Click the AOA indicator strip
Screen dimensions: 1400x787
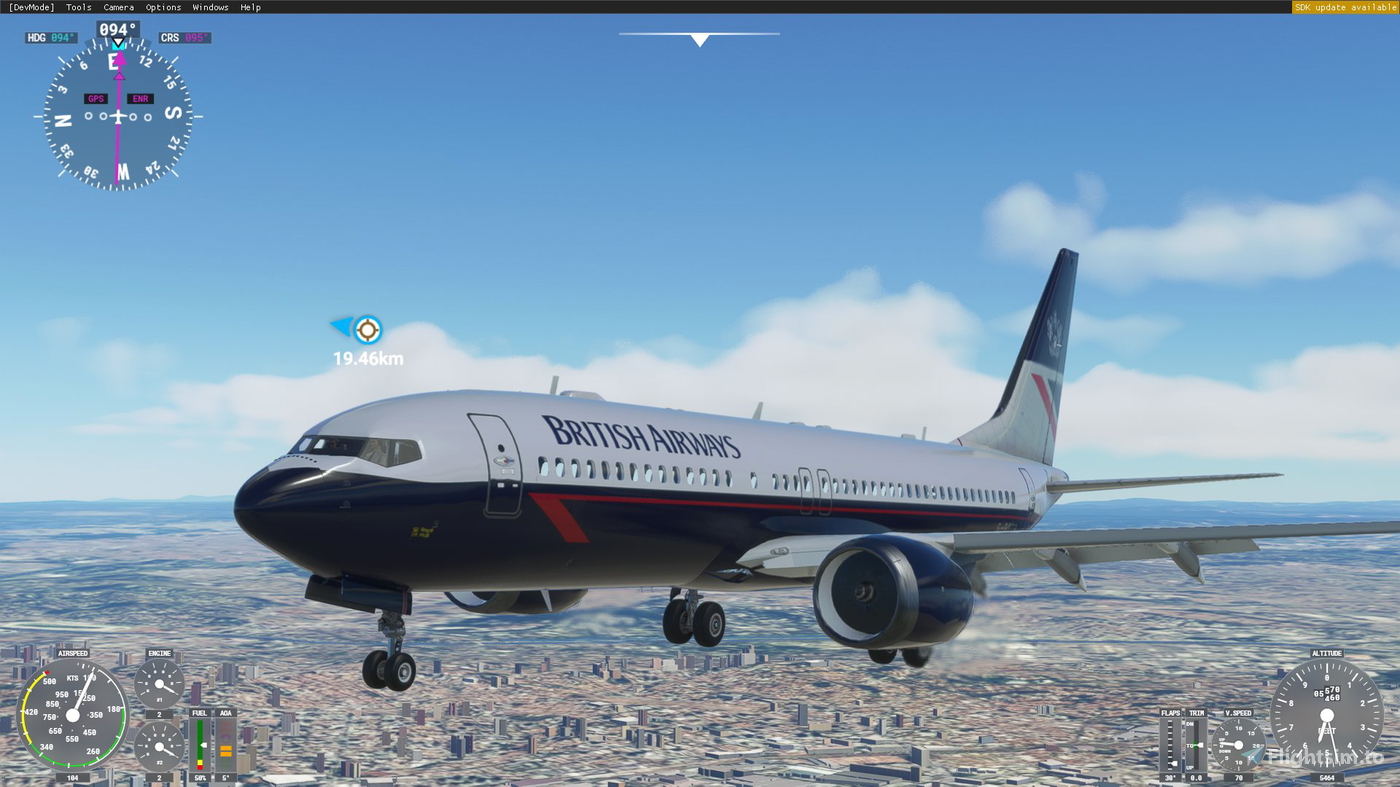click(x=224, y=745)
